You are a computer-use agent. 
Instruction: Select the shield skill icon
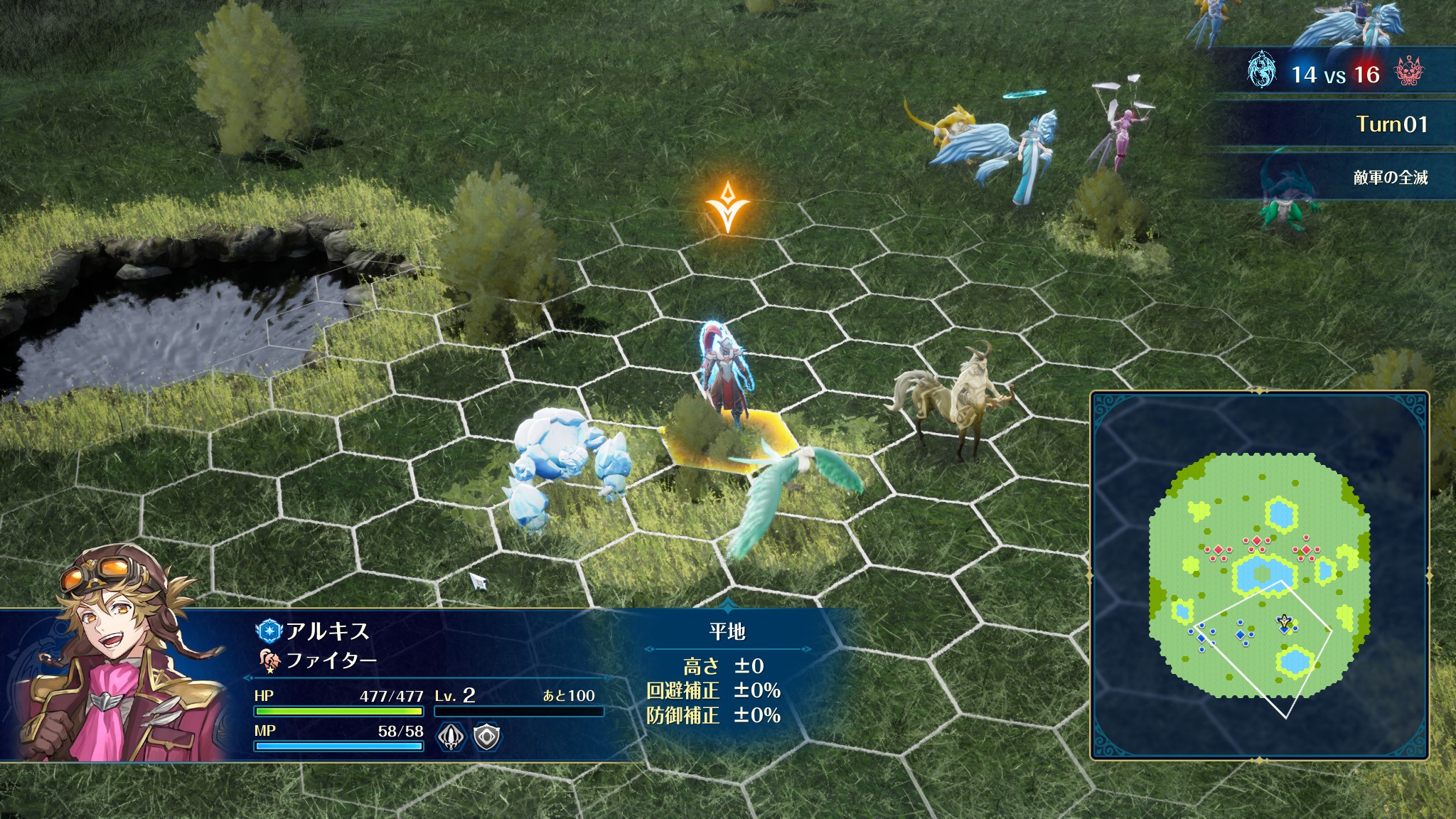tap(487, 737)
